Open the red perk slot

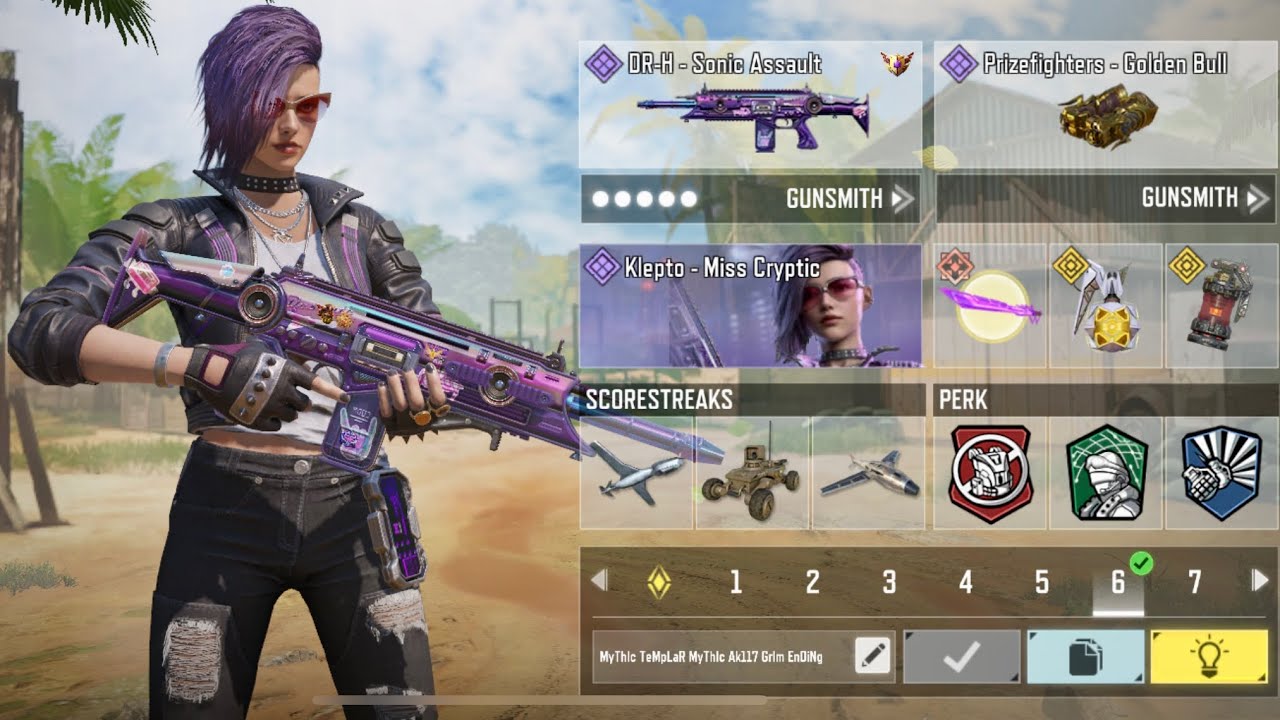click(990, 474)
